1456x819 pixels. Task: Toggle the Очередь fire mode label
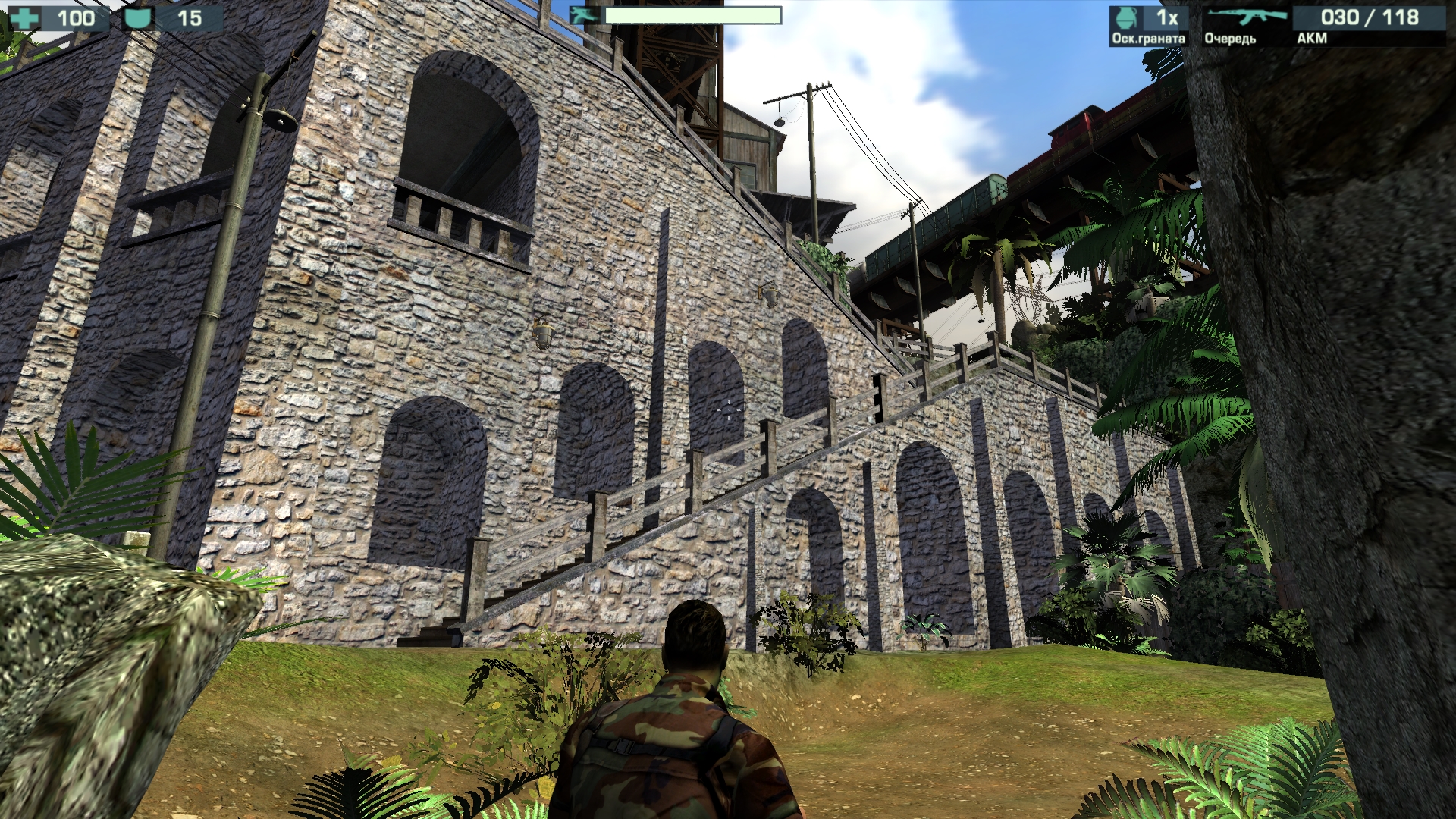1230,39
